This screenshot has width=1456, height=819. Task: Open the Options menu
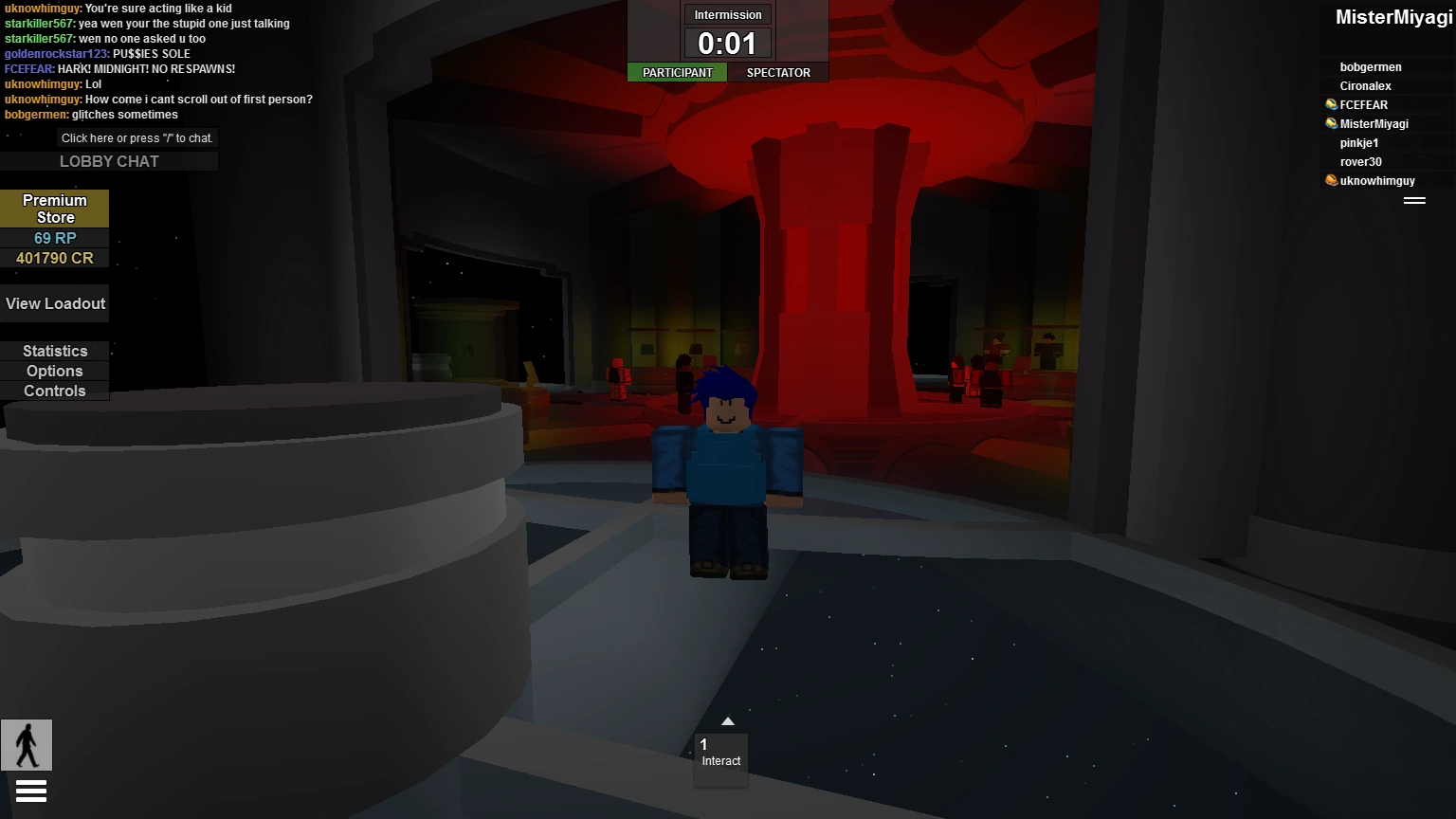coord(54,371)
